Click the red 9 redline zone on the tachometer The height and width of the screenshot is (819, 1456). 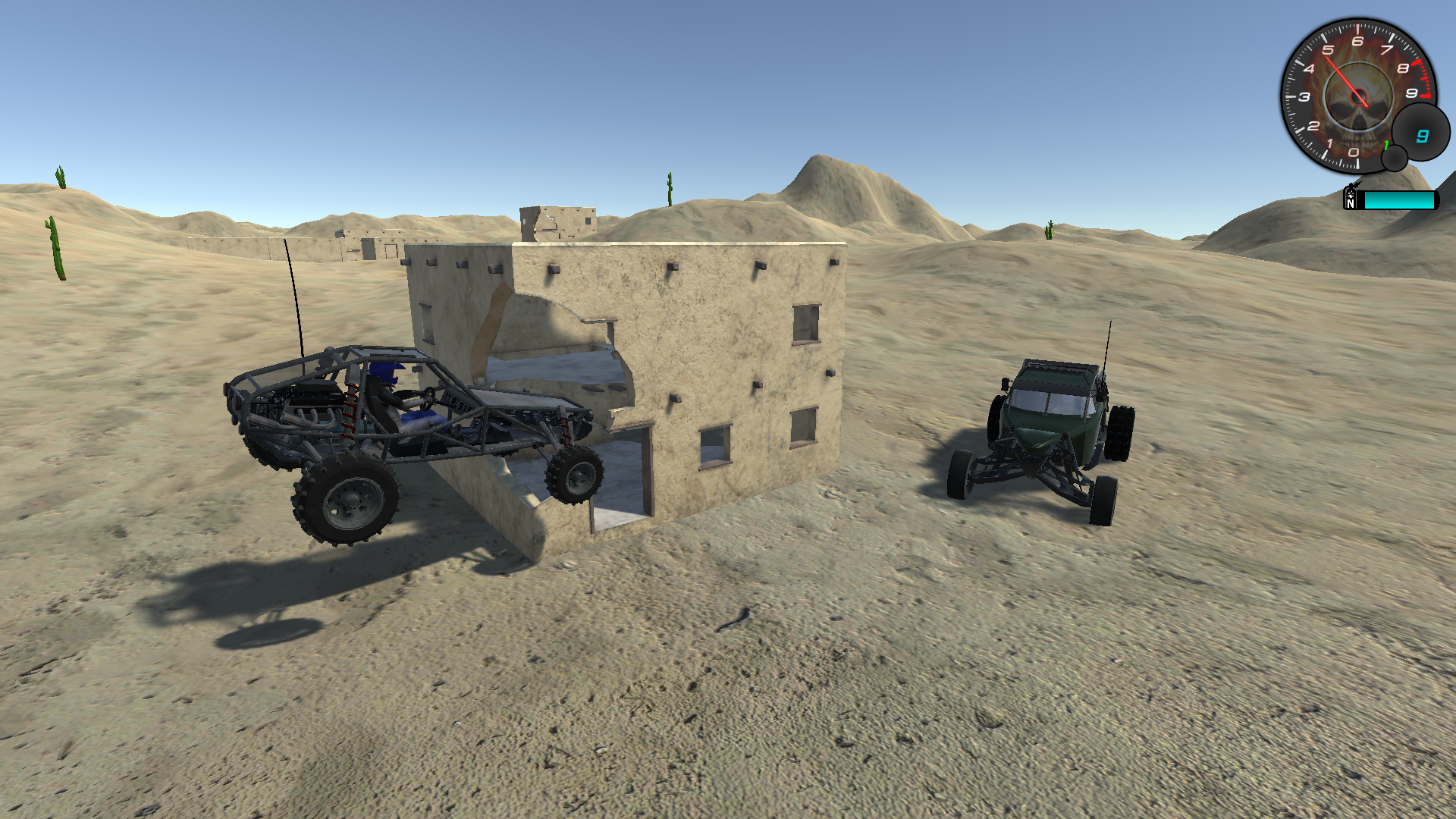point(1425,93)
